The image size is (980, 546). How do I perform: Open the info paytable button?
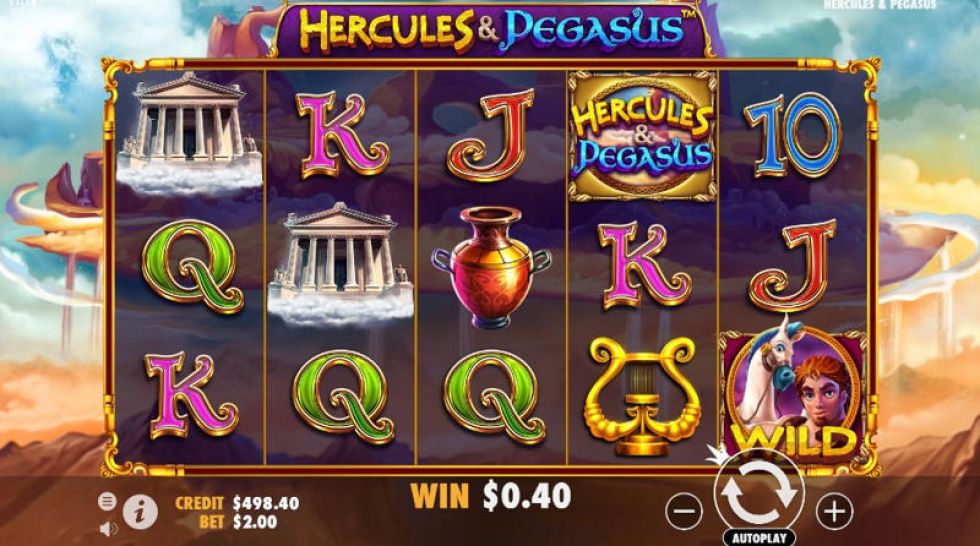(142, 511)
